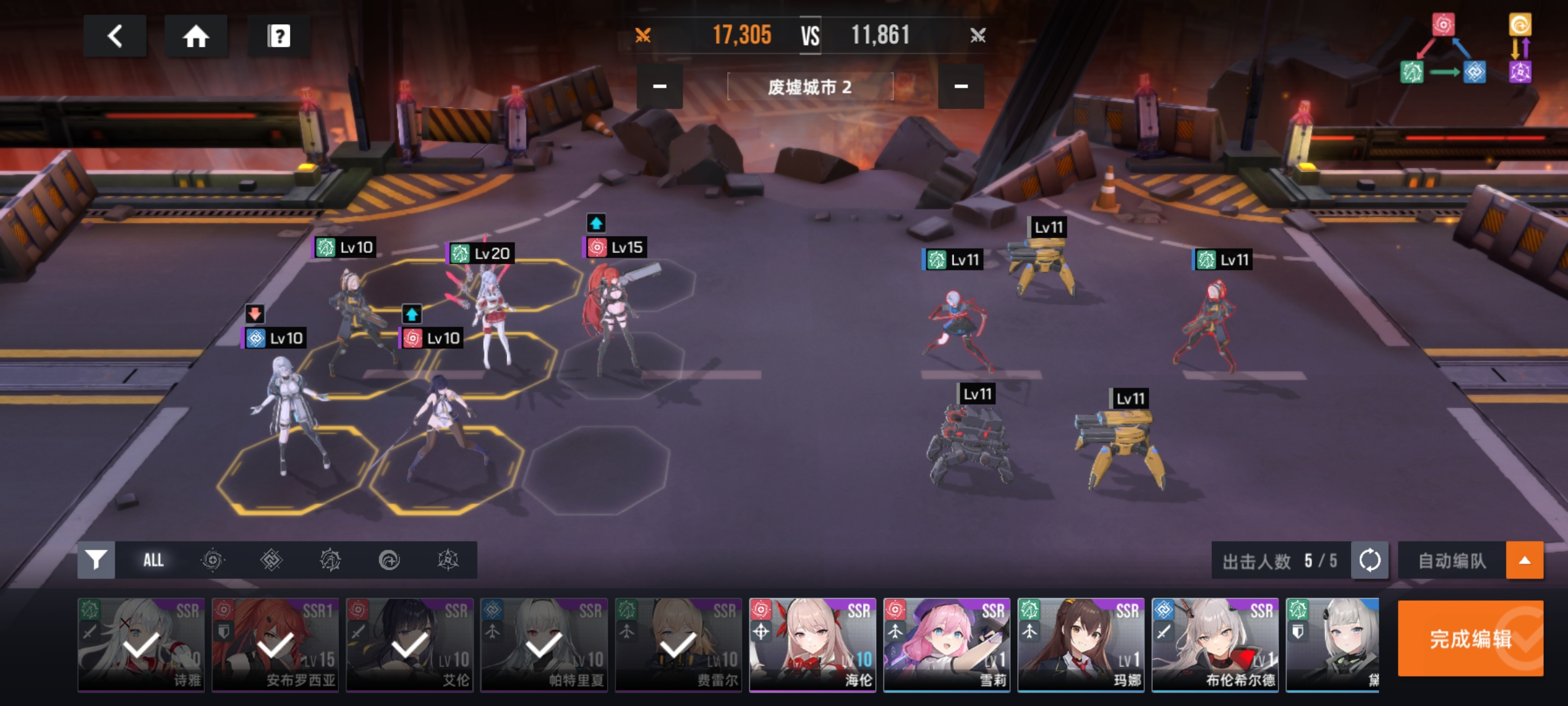Choose the 海伦 character card
Image resolution: width=1568 pixels, height=706 pixels.
812,644
